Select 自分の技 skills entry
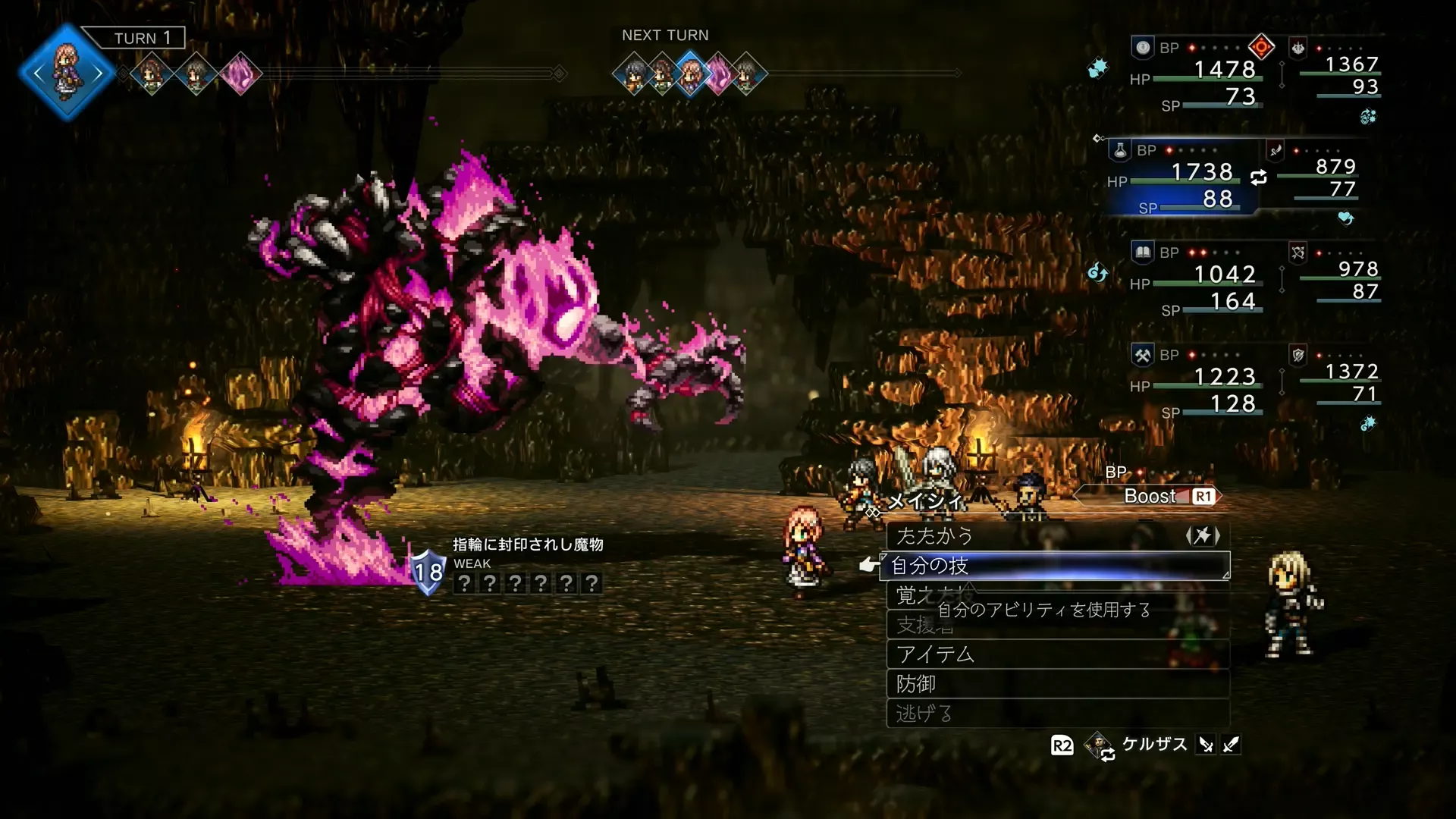This screenshot has width=1456, height=819. click(x=1054, y=566)
